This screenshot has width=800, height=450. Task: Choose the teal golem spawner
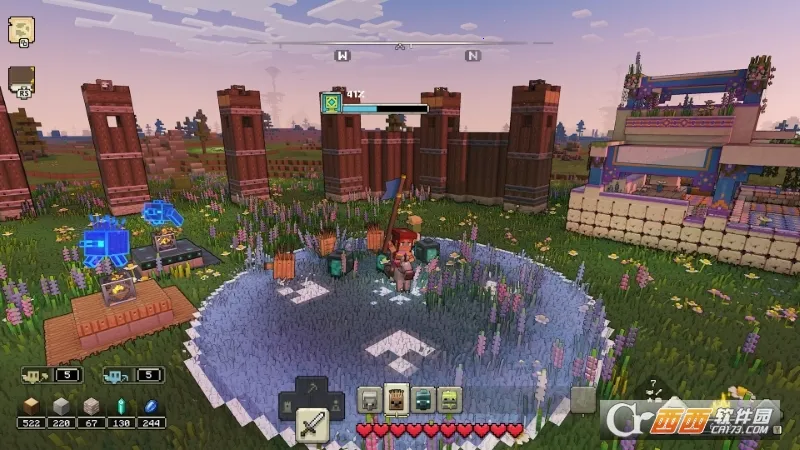click(x=423, y=401)
